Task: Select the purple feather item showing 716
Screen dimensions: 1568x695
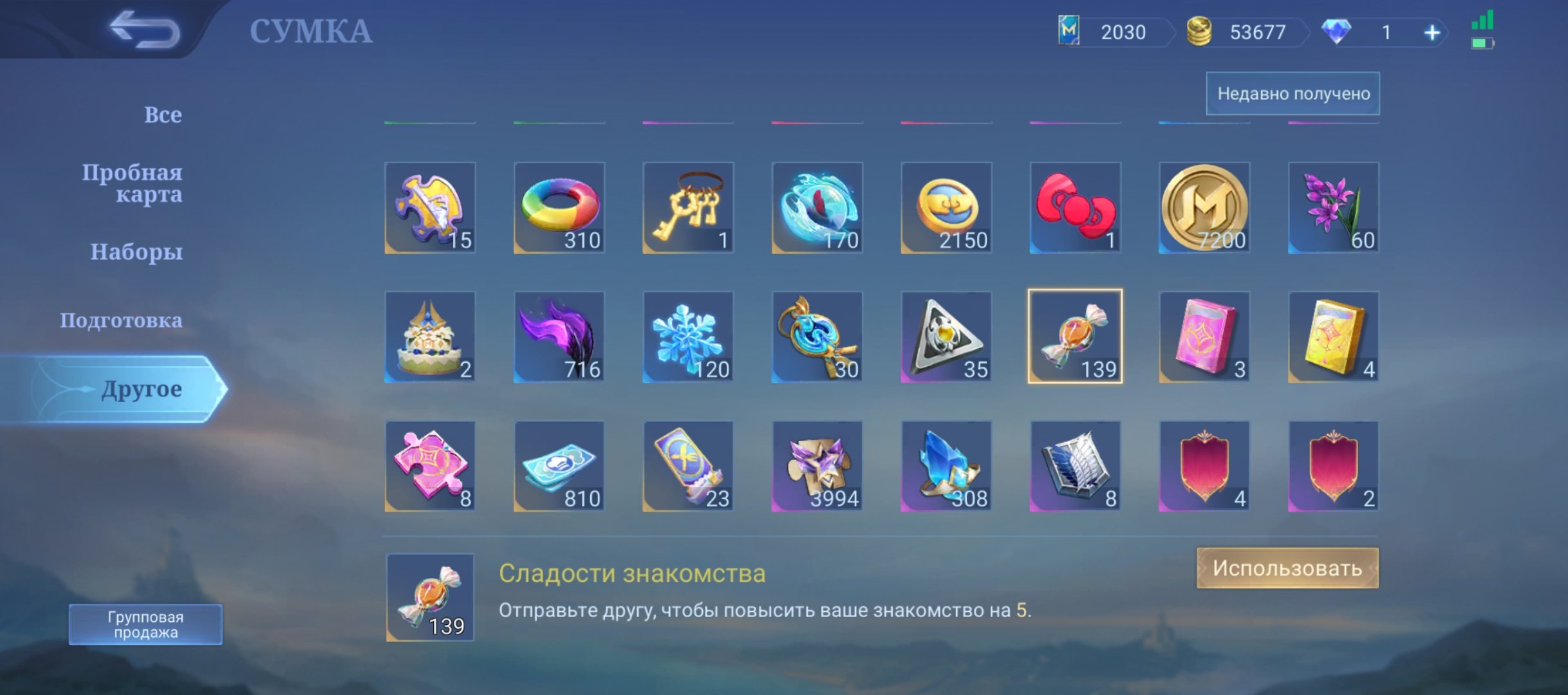Action: point(559,336)
